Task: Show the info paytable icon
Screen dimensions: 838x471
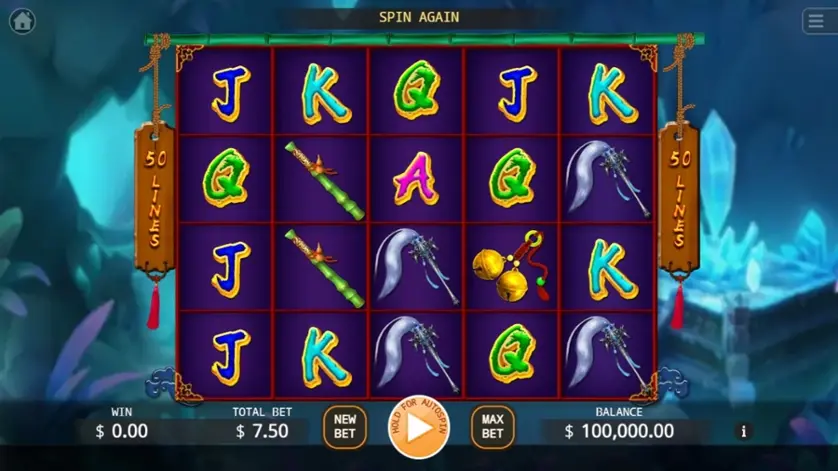Action: [743, 432]
